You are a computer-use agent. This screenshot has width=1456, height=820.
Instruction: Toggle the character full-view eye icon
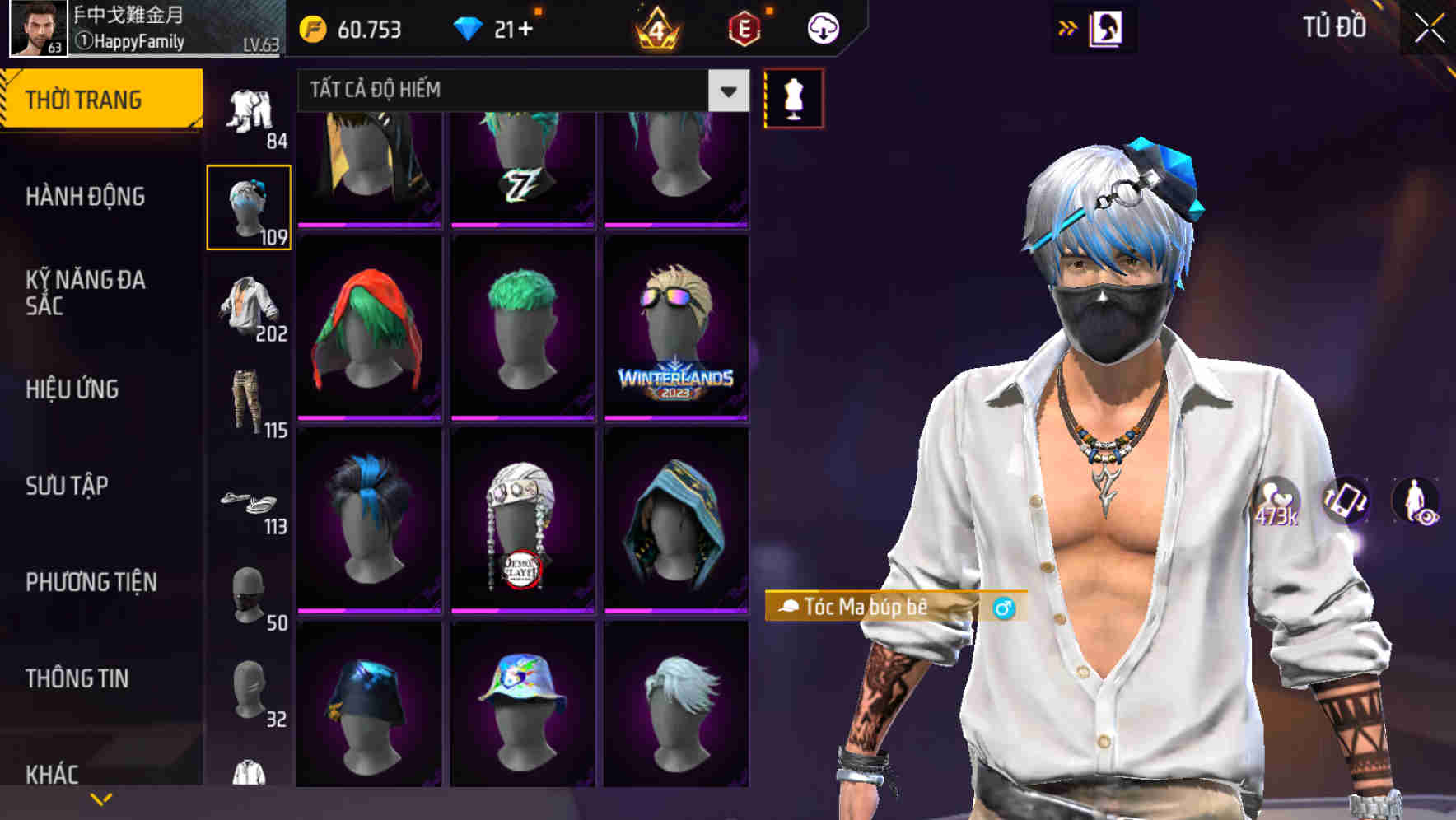click(1420, 501)
